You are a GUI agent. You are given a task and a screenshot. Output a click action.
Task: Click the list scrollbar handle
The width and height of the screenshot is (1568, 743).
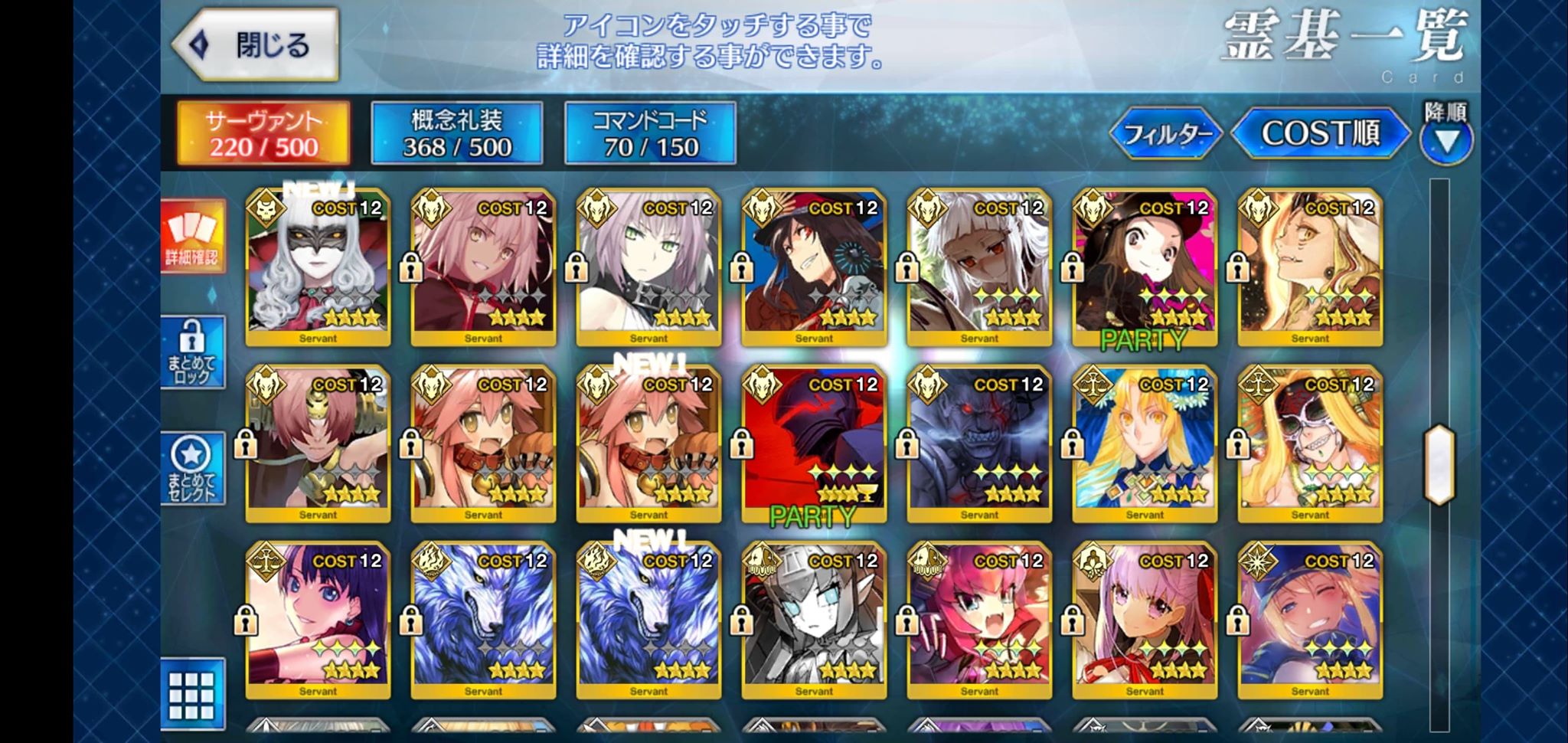tap(1439, 464)
